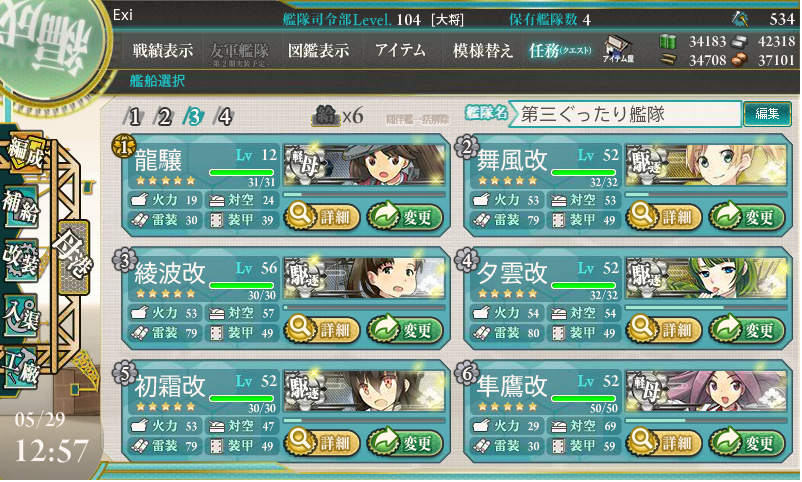This screenshot has width=802, height=482.
Task: Open the 戦績表示 records menu
Action: click(163, 50)
